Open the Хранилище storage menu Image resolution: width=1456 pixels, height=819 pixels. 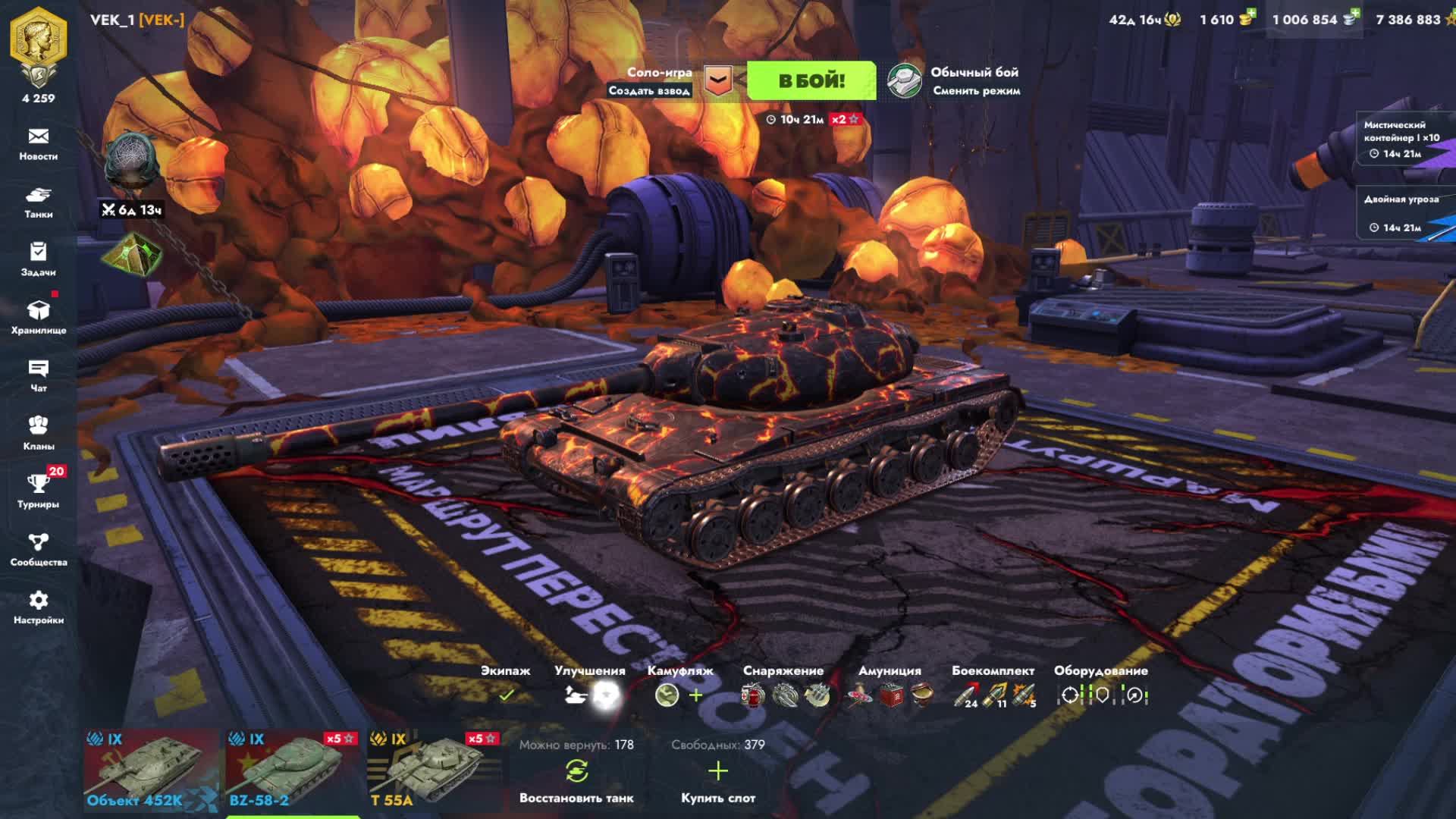(x=39, y=318)
